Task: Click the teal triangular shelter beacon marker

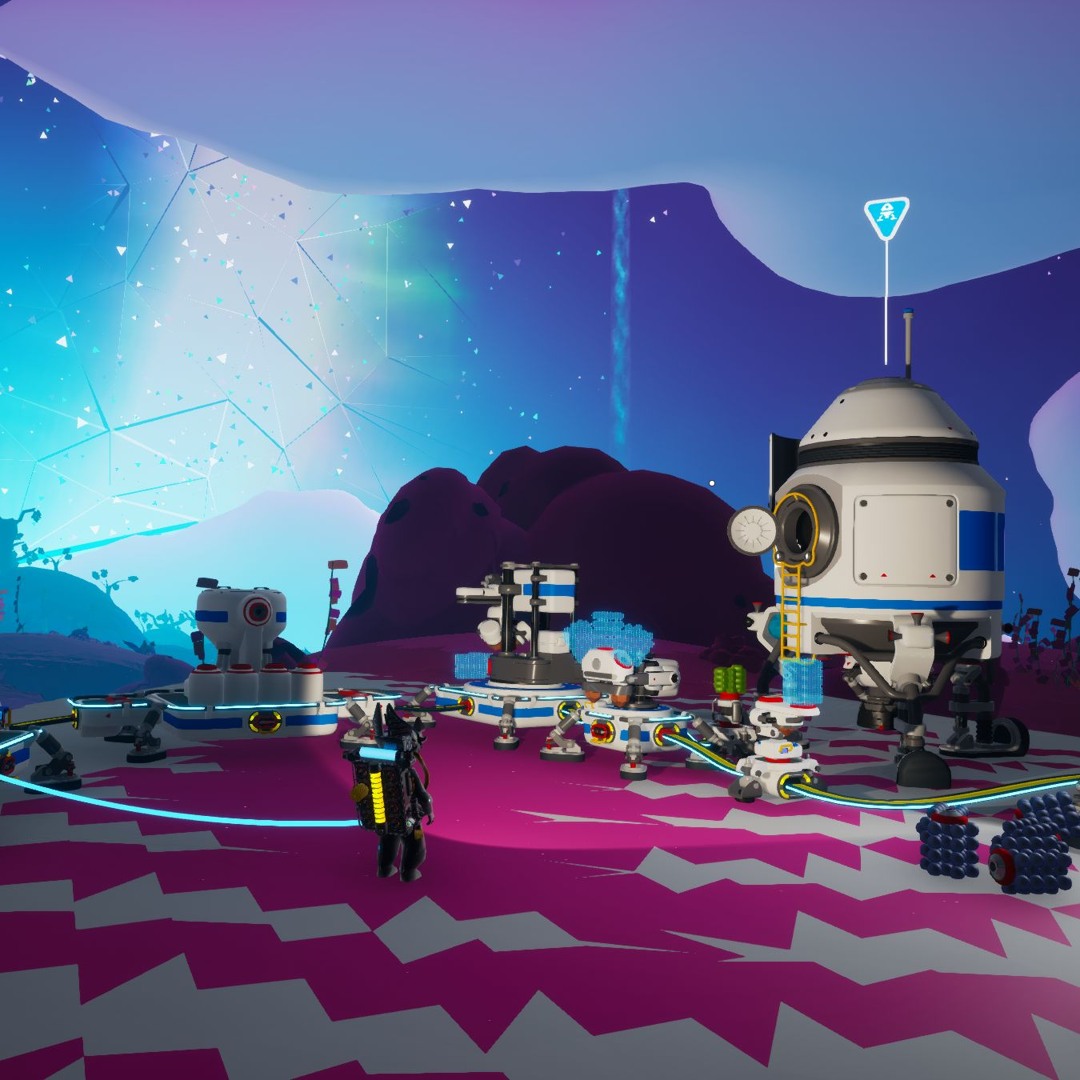Action: pyautogui.click(x=886, y=216)
